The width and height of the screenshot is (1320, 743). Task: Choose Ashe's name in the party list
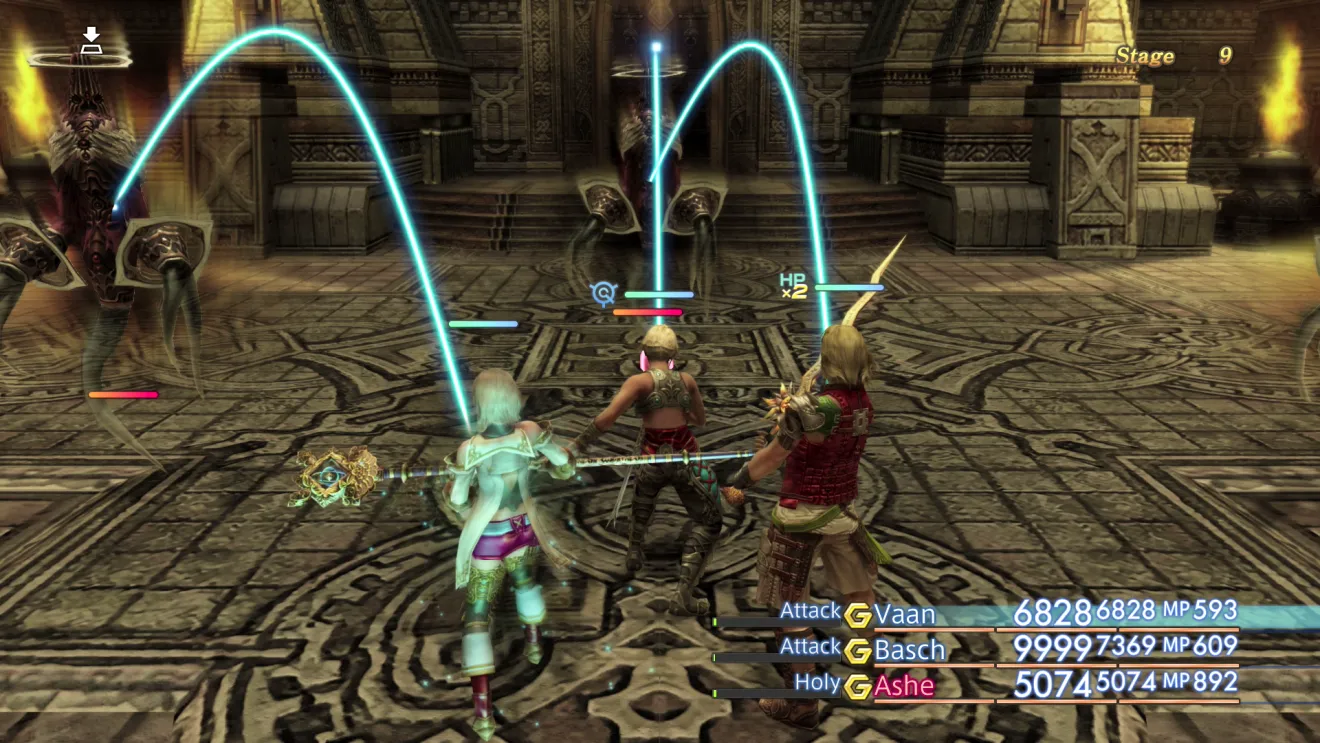pos(904,686)
